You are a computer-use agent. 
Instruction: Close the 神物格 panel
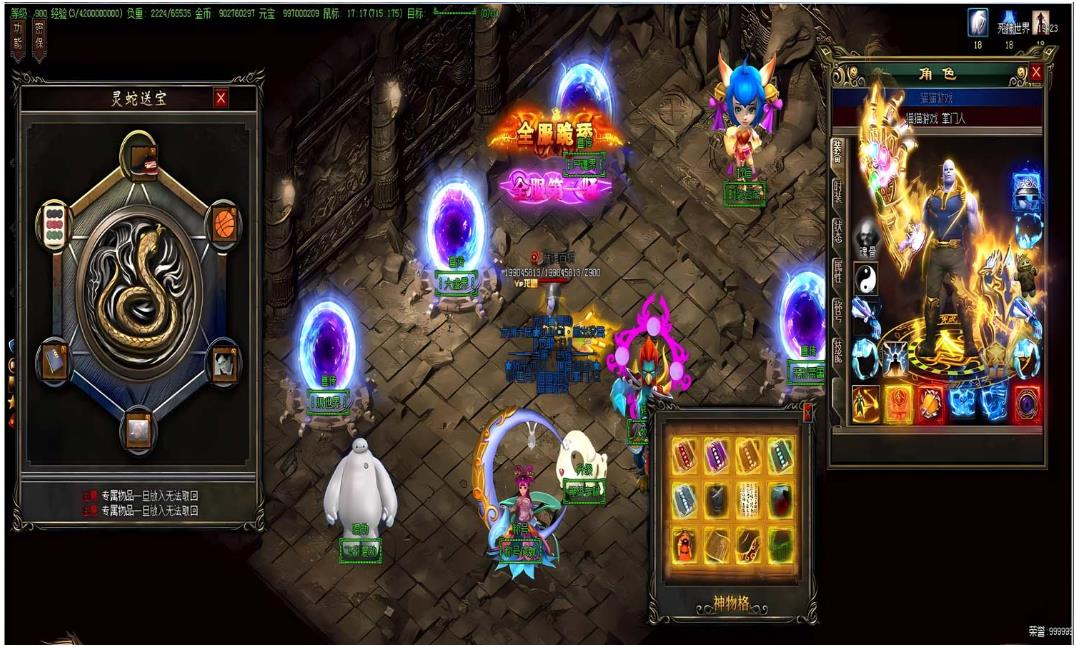[x=808, y=412]
